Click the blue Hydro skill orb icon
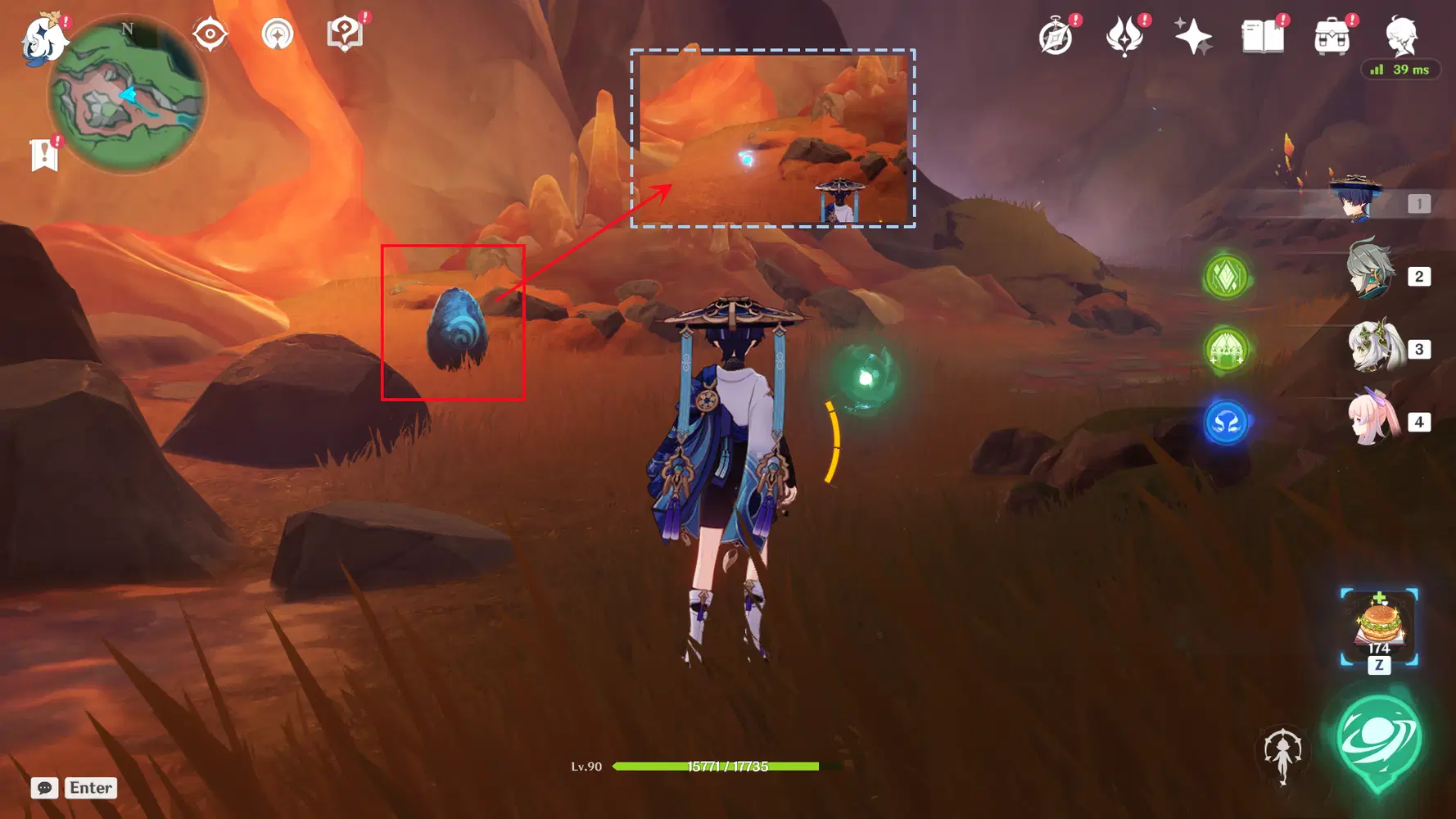Screen dimensions: 1456x819 tap(1225, 424)
